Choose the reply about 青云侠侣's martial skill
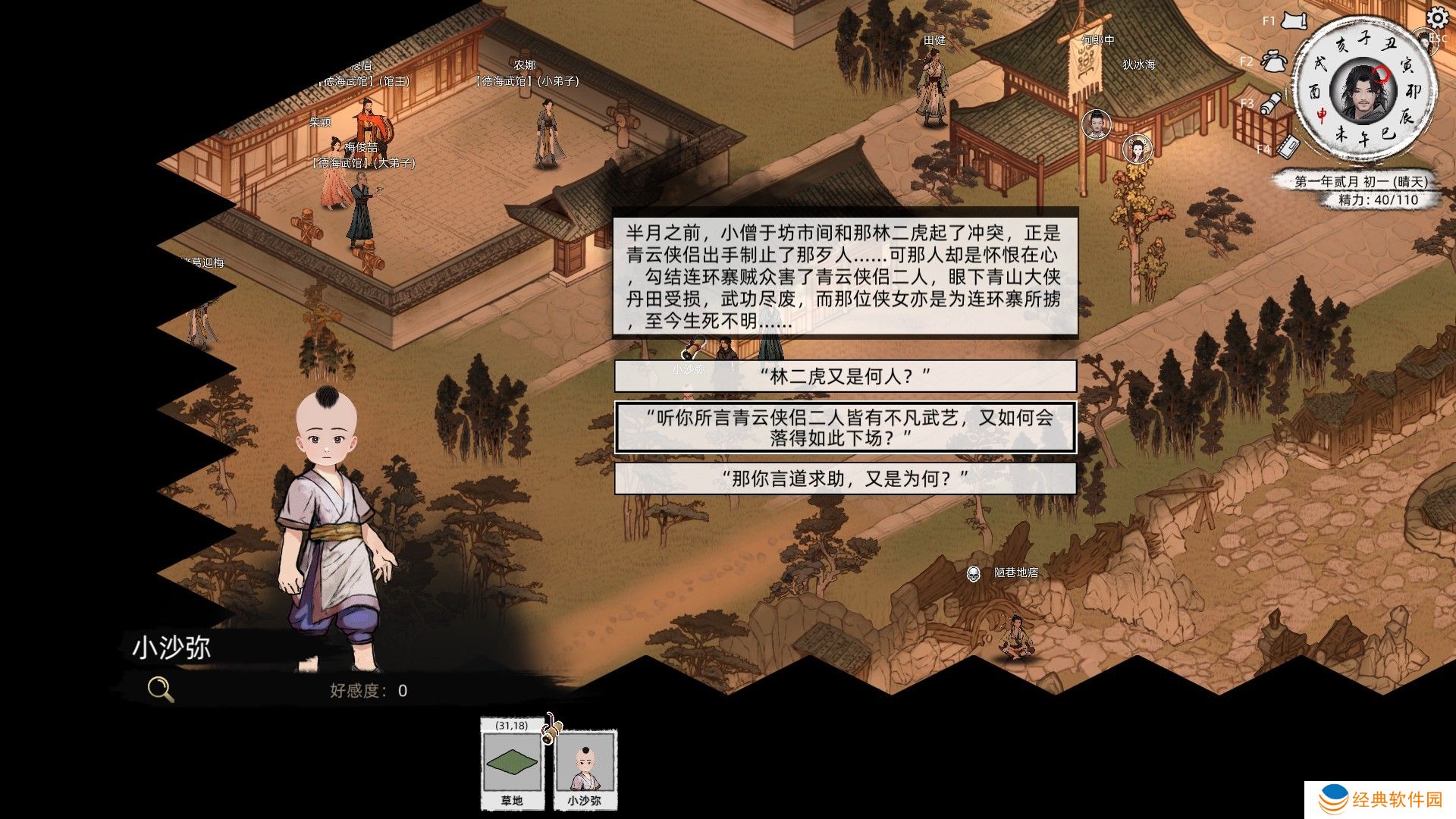Viewport: 1456px width, 819px height. tap(845, 428)
